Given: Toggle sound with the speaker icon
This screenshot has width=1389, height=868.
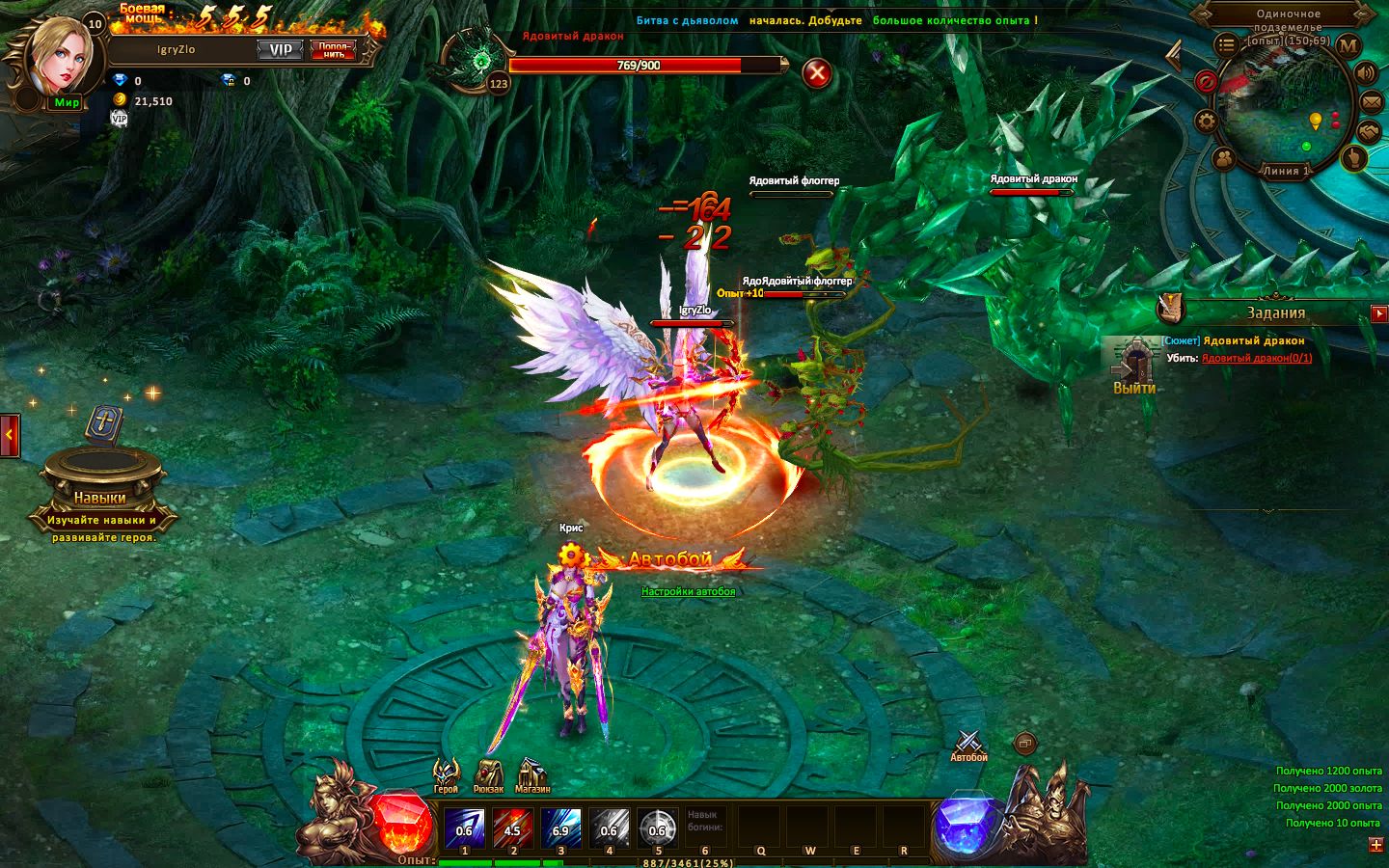Looking at the screenshot, I should tap(1366, 73).
